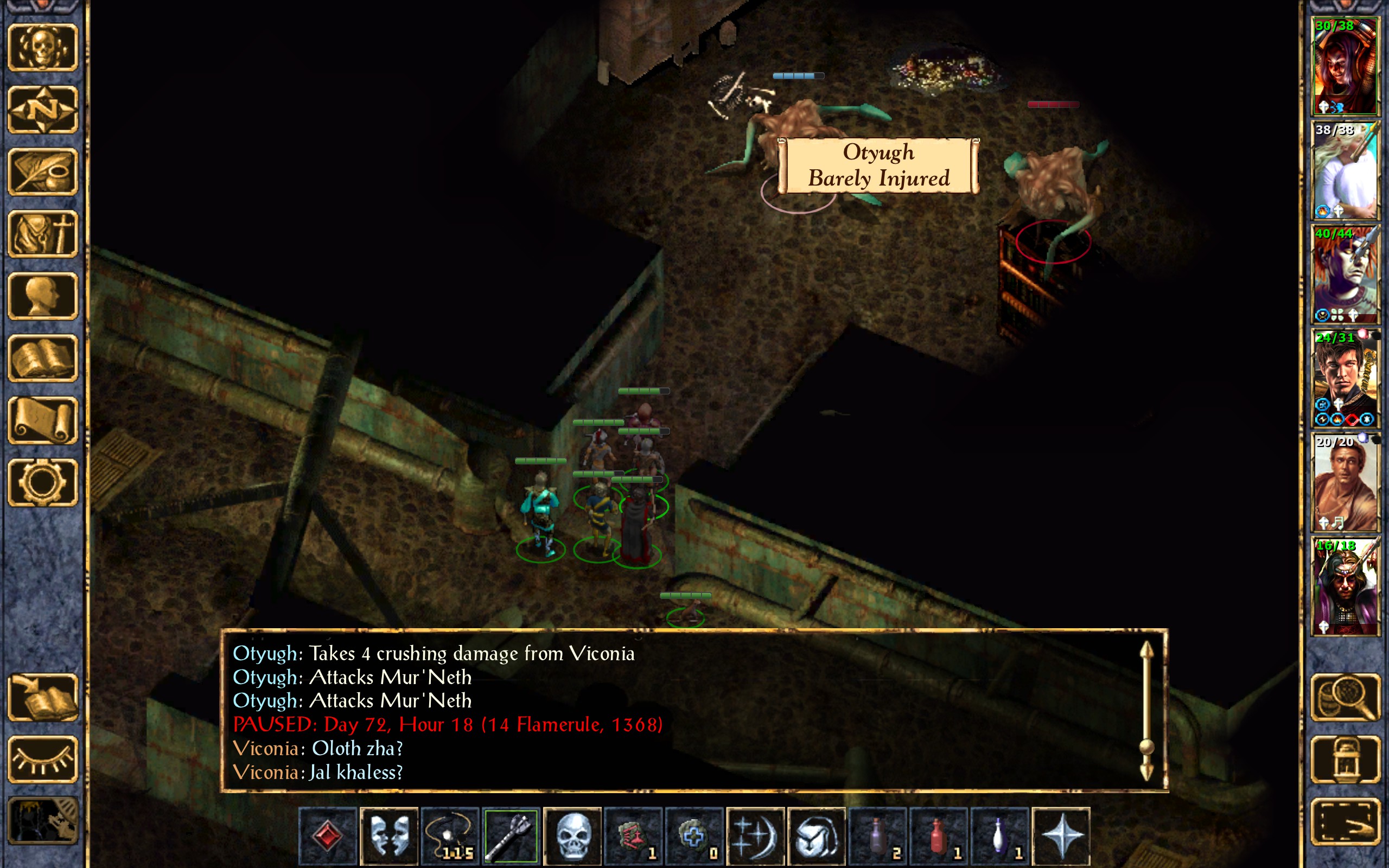Activate the skull ability in the action bar

coord(572,836)
